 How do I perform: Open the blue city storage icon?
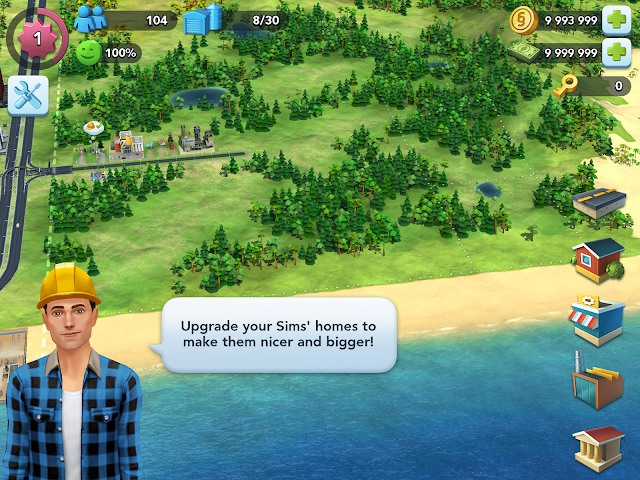coord(203,19)
